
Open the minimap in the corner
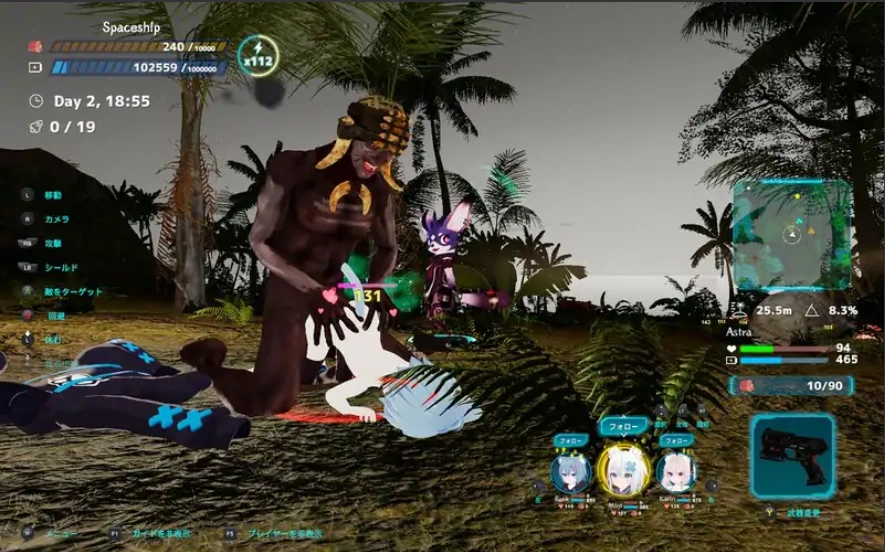click(x=791, y=236)
